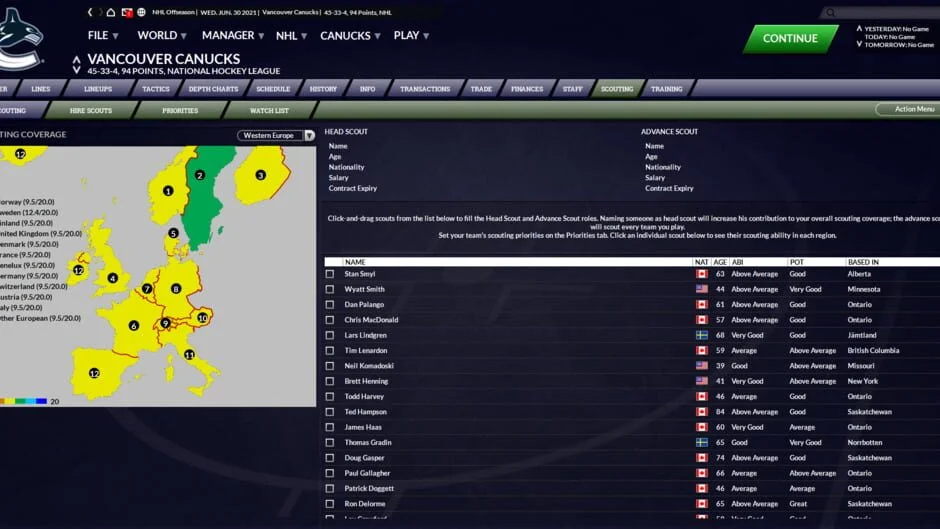The image size is (940, 529).
Task: Open the Training tab
Action: tap(667, 89)
